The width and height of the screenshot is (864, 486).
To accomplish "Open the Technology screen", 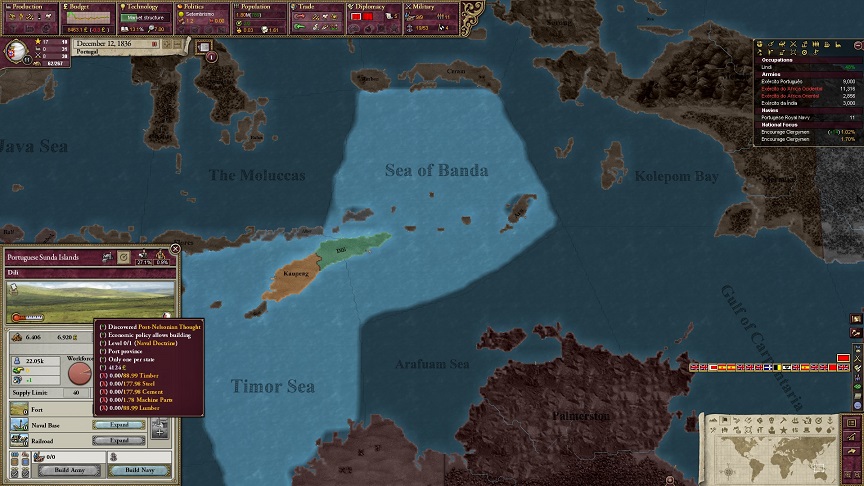I will point(146,6).
